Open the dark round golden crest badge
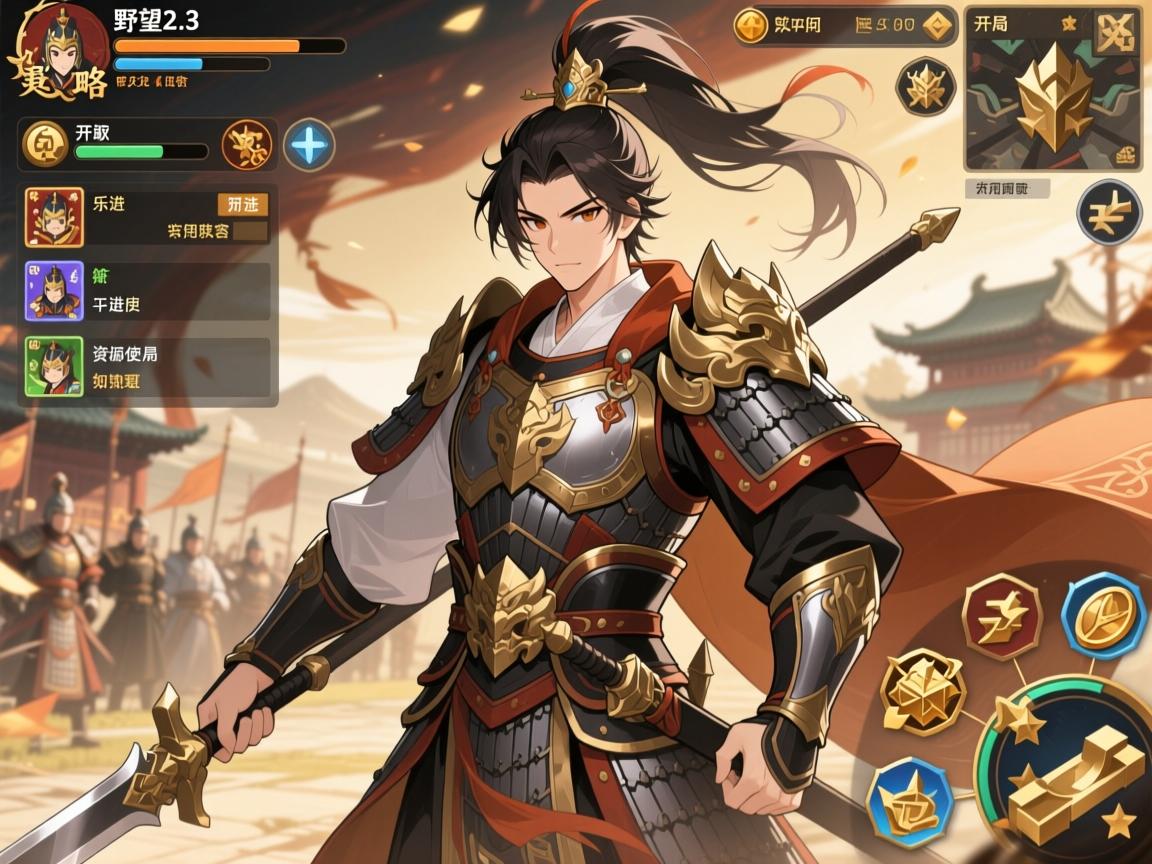The image size is (1152, 864). pos(926,86)
